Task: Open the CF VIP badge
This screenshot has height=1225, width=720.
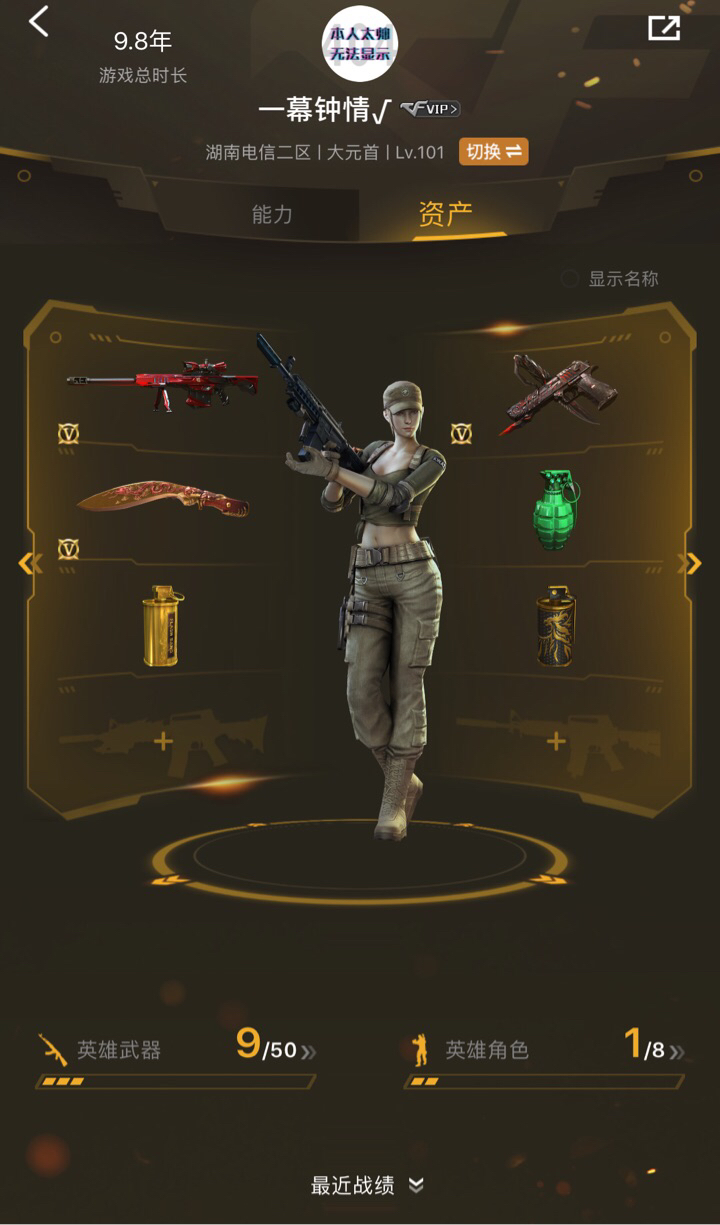Action: click(431, 110)
